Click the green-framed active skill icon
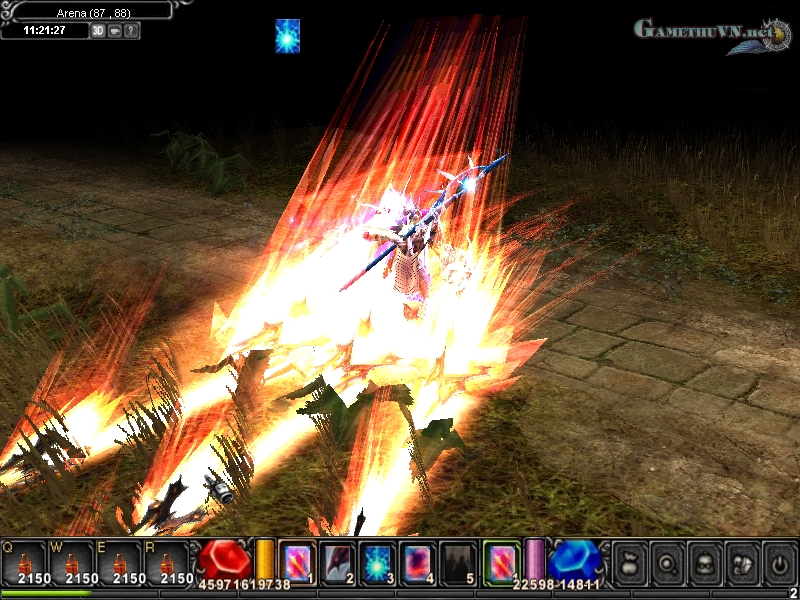 click(501, 562)
